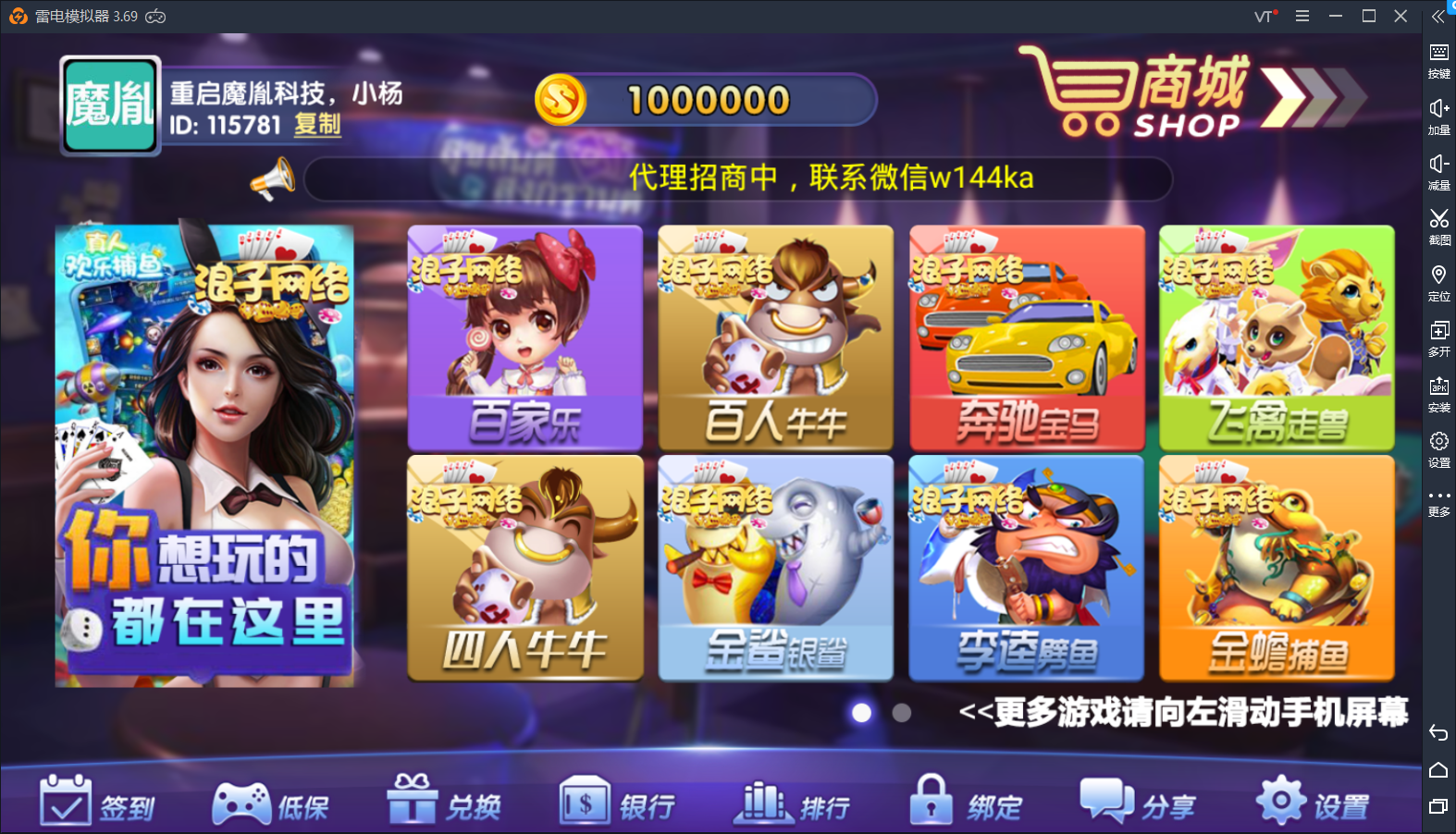This screenshot has width=1456, height=834.
Task: Open the 签到 sign-in panel
Action: coord(97,803)
